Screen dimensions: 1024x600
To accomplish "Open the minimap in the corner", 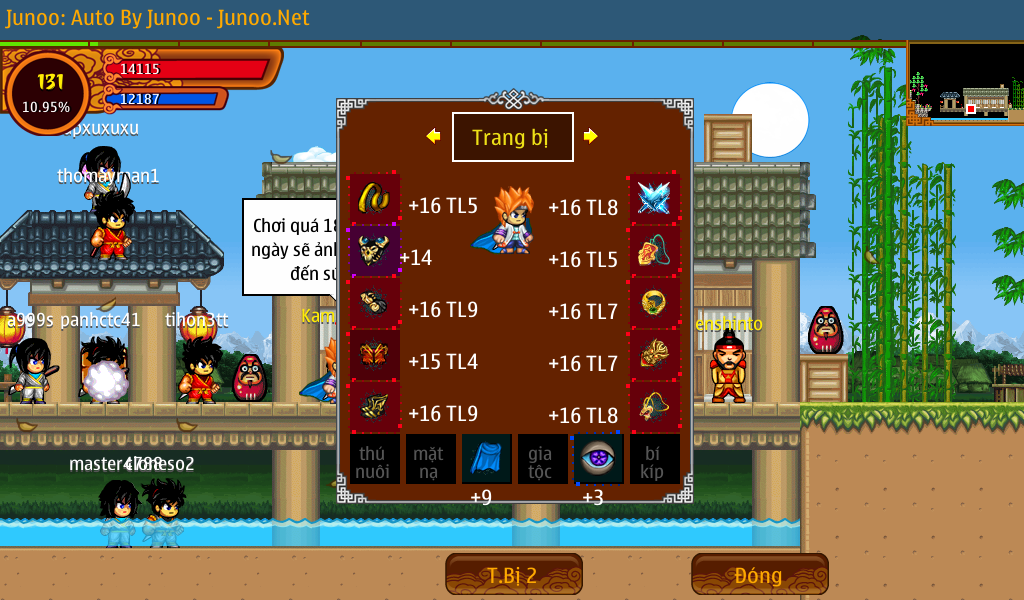I will (x=965, y=83).
